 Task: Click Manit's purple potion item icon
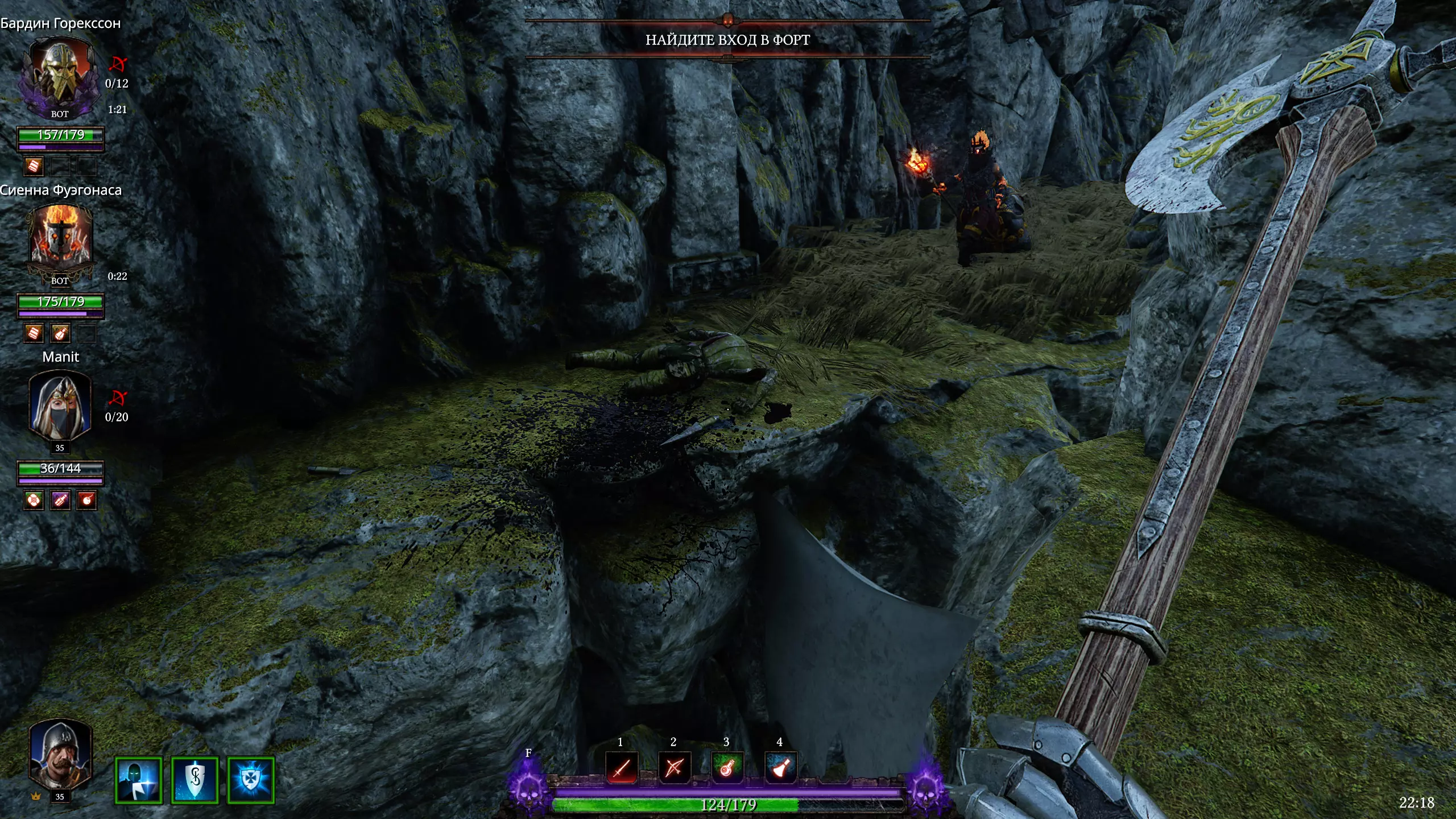point(60,500)
